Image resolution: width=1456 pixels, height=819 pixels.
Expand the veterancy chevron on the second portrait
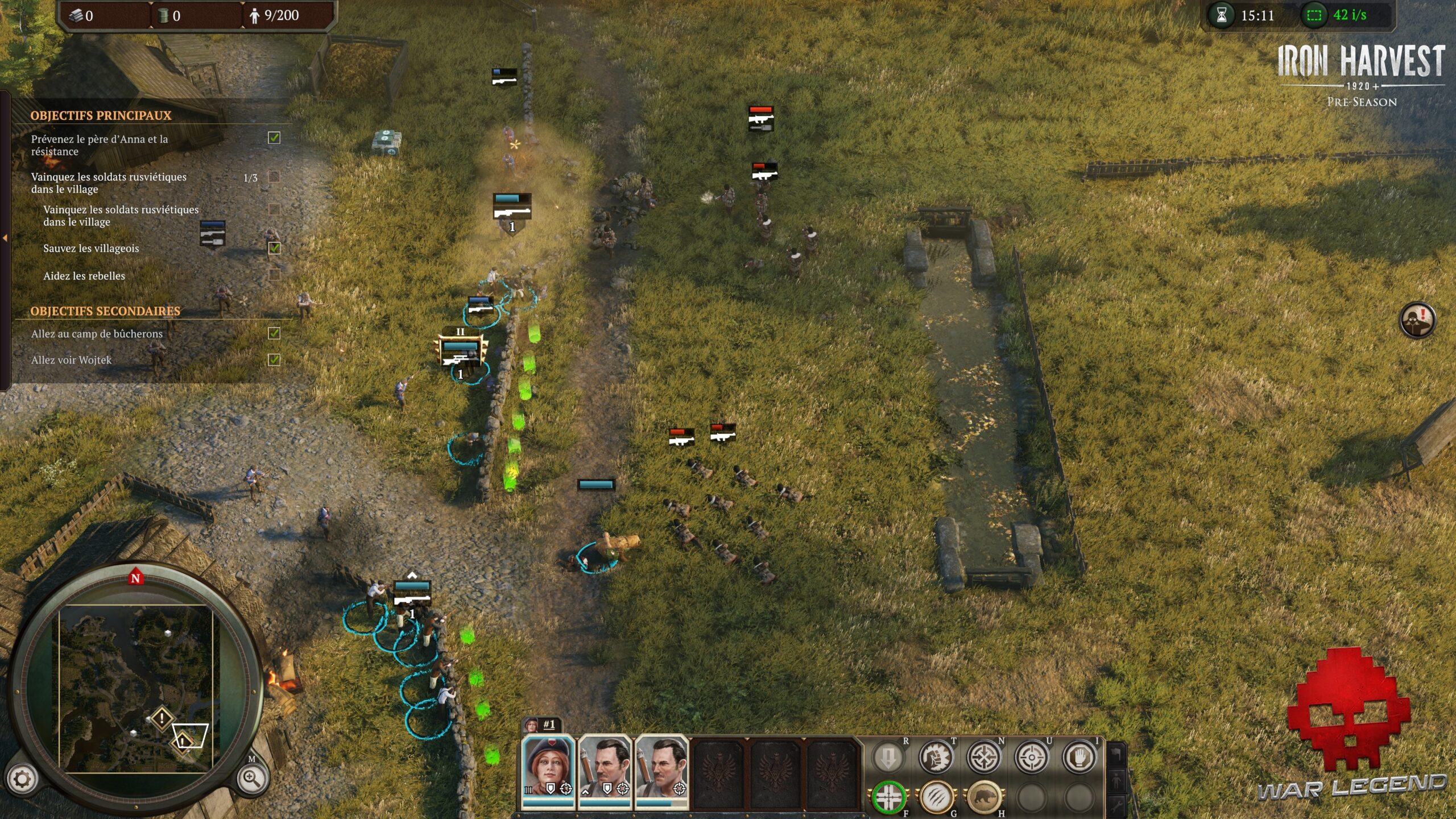[585, 791]
